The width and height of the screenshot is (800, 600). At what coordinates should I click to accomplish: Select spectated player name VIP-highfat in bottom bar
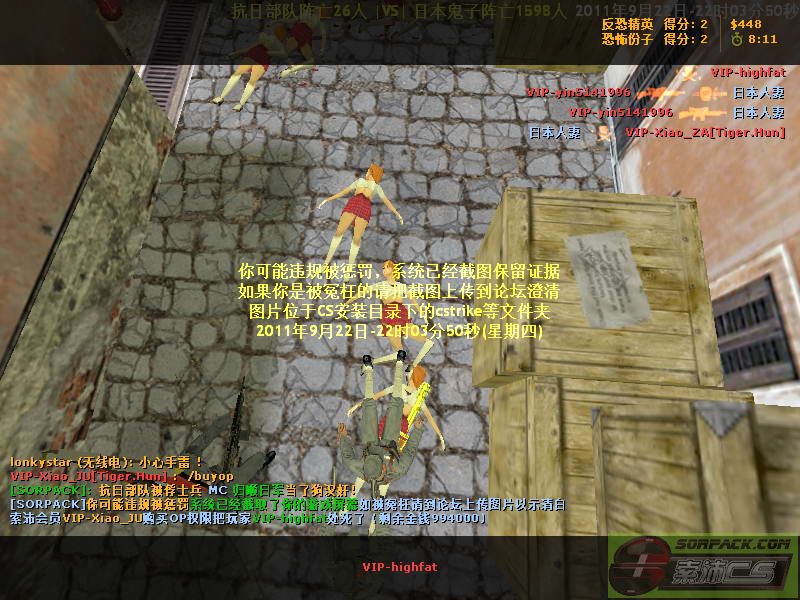click(399, 567)
